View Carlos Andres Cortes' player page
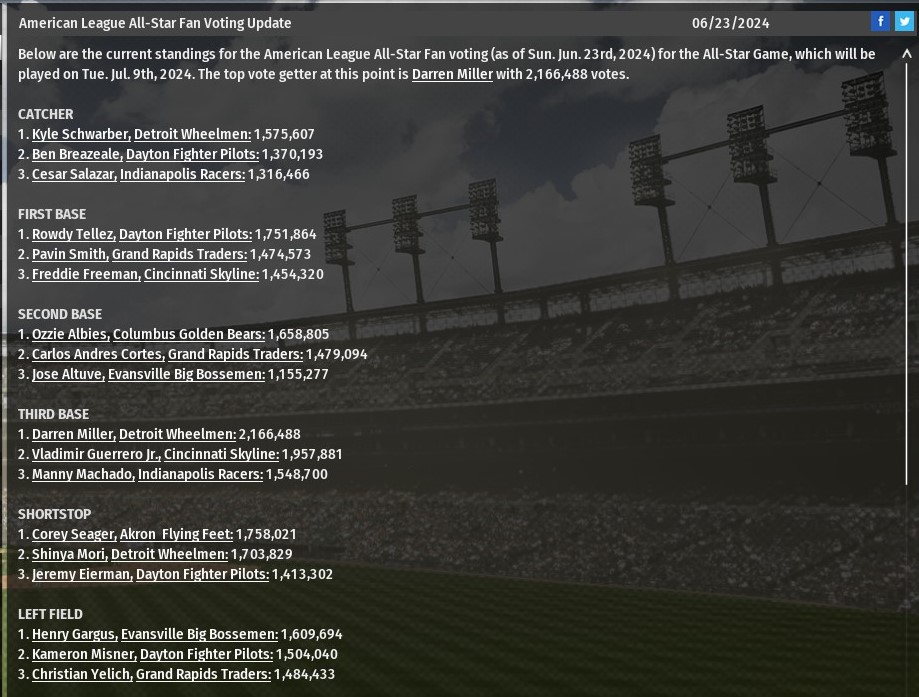 97,354
